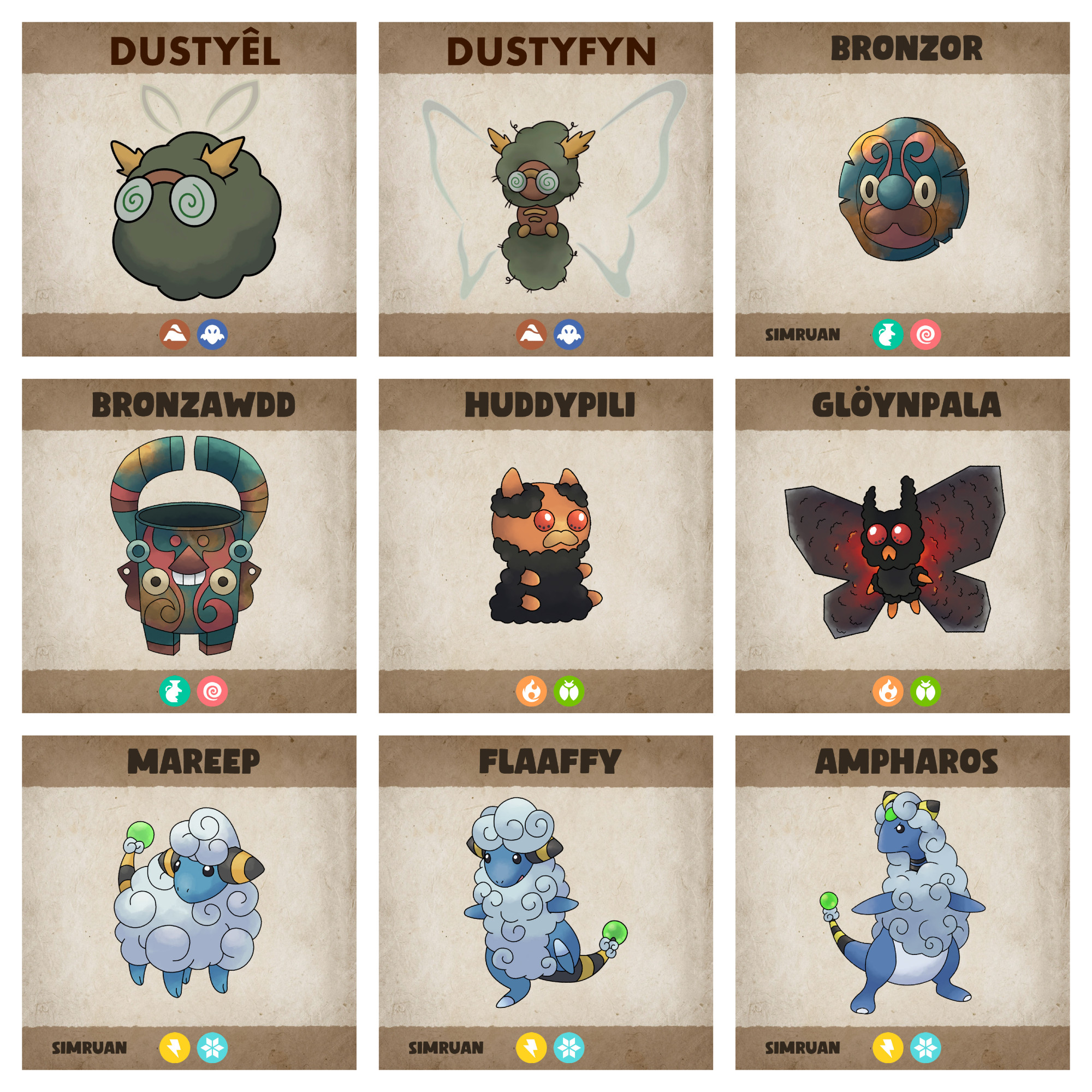Click the ghost type icon on Dustyêl
1092x1092 pixels.
212,334
